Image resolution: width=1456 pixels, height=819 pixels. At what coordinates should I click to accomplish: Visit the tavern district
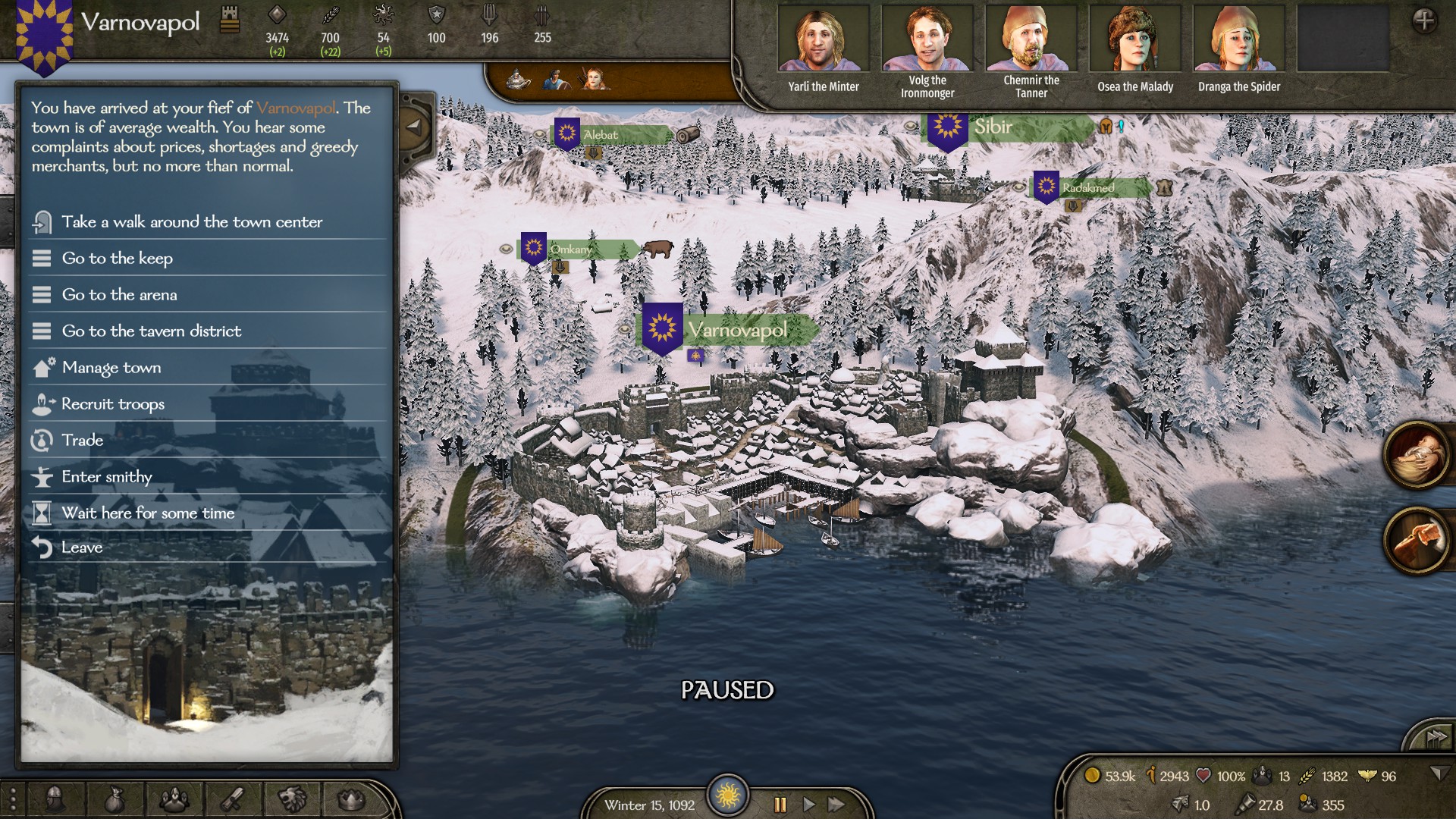(151, 331)
